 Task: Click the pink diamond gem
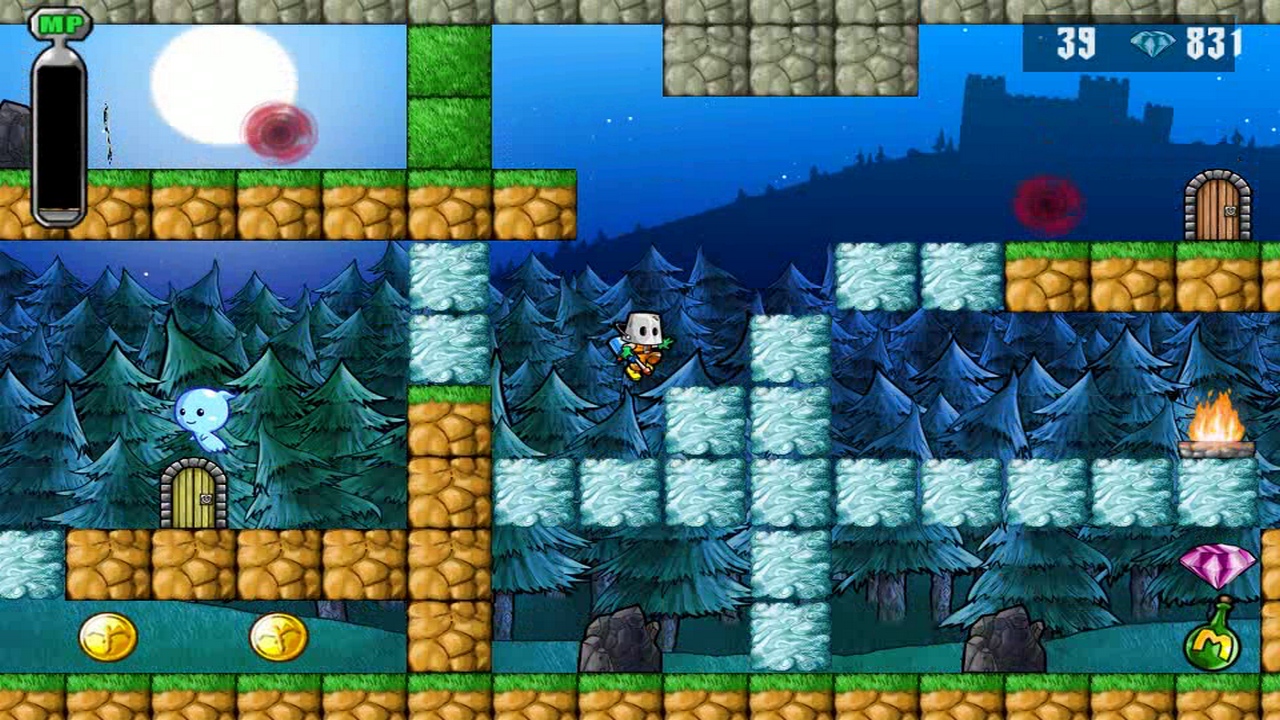[x=1218, y=565]
